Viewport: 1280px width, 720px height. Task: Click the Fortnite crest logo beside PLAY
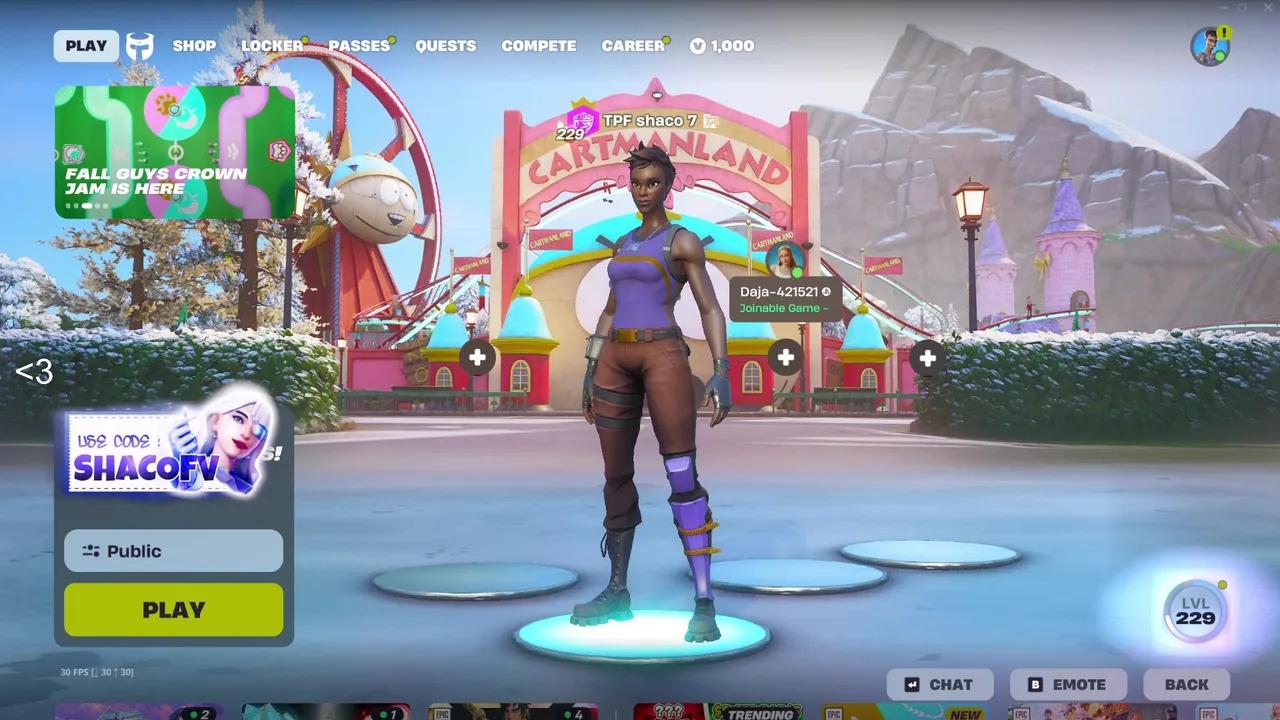coord(139,43)
